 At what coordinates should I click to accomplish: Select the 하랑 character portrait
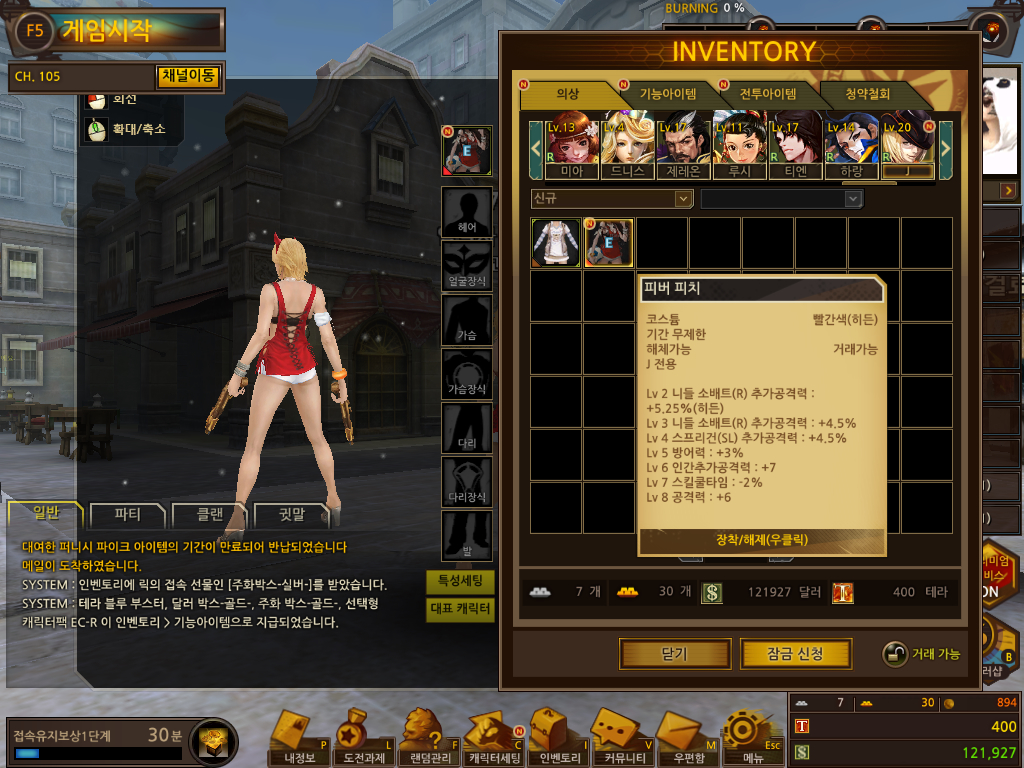(851, 145)
